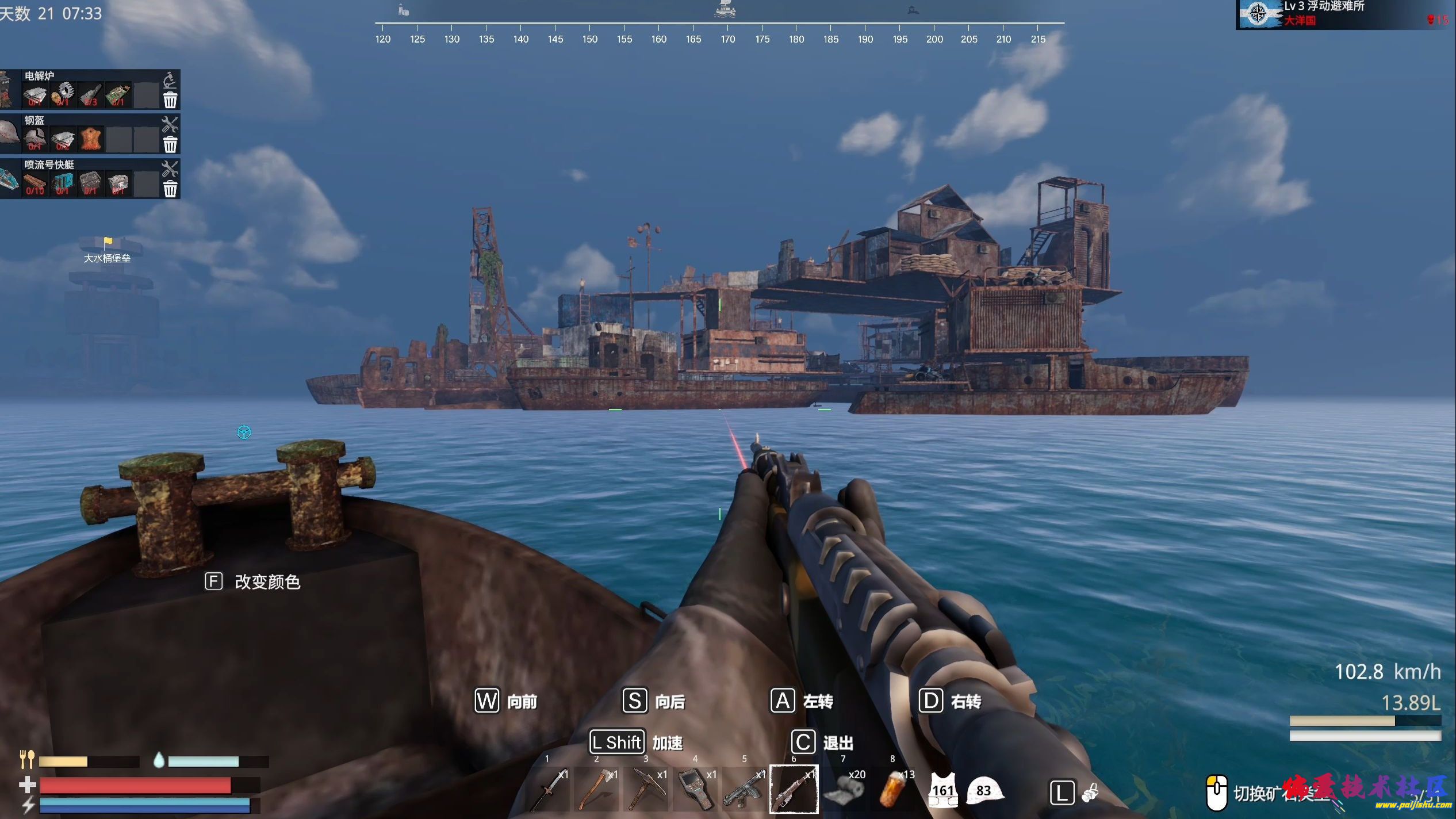Select the orange pill bottle stack
This screenshot has width=1456, height=819.
click(x=892, y=790)
